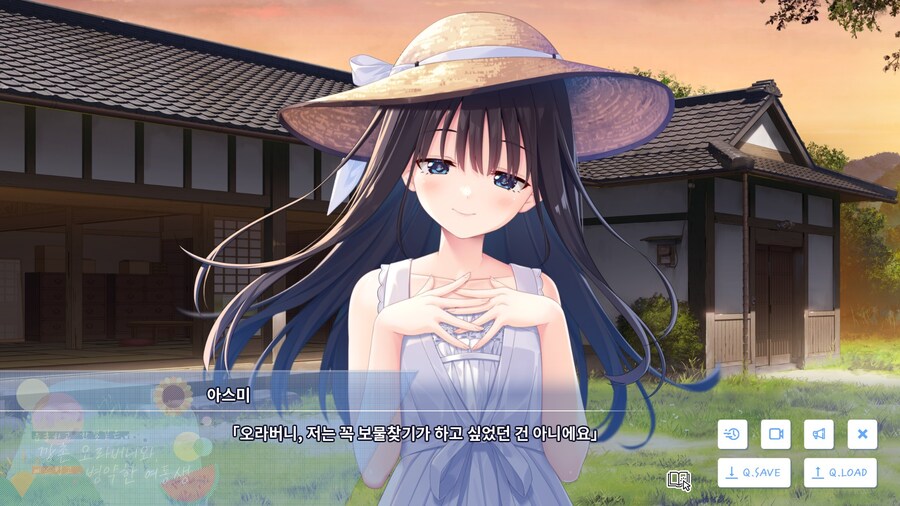Activate the video camera icon button
The height and width of the screenshot is (506, 900).
pos(775,434)
